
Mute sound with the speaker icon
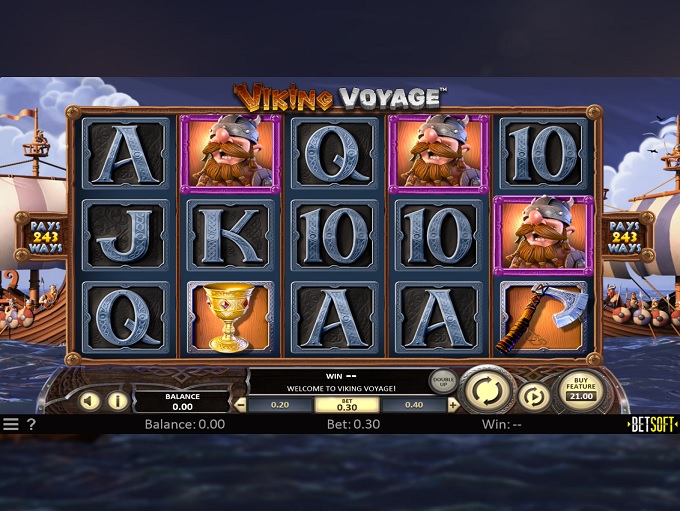click(x=90, y=402)
